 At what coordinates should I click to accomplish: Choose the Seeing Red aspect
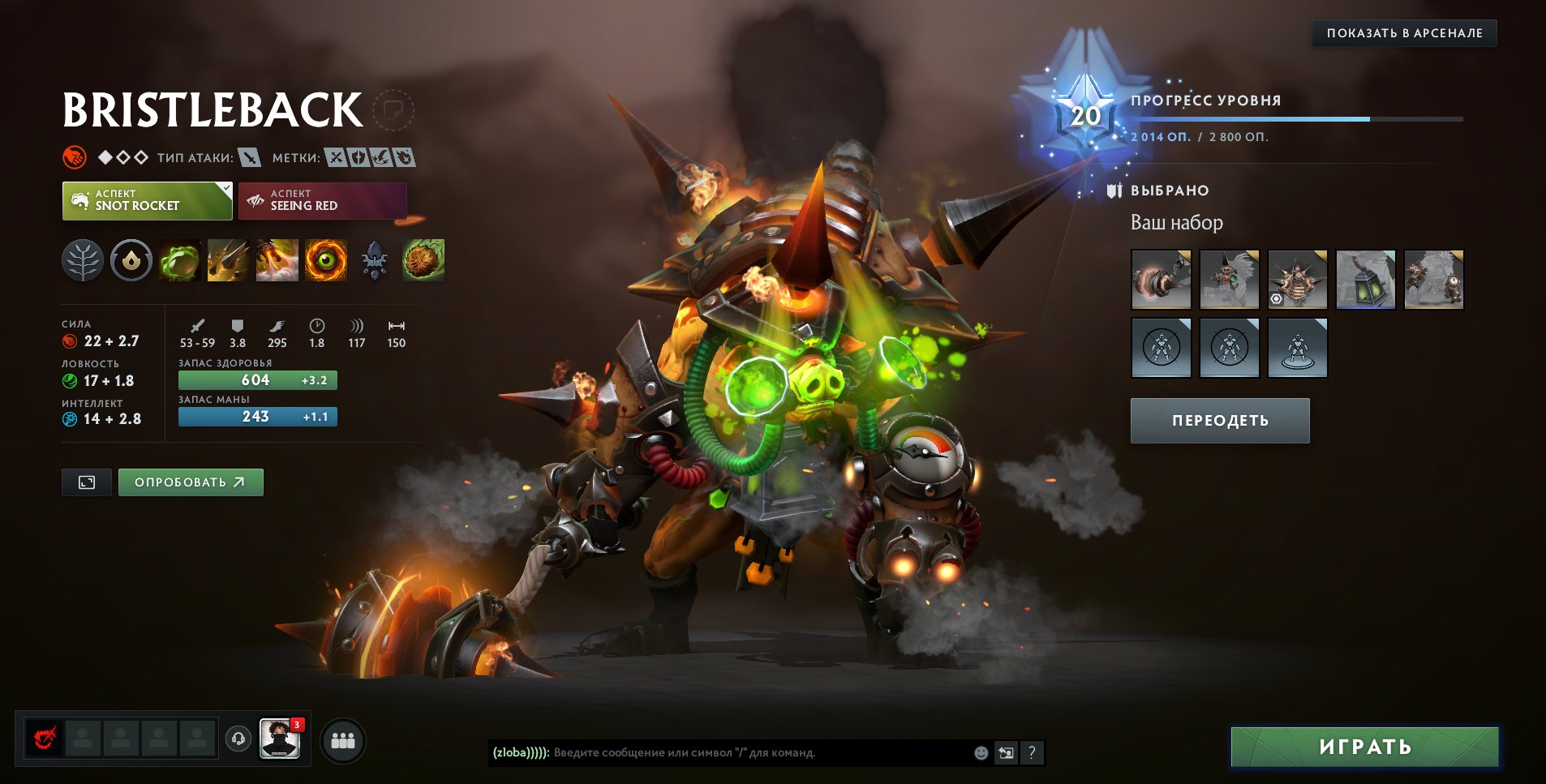pos(322,201)
